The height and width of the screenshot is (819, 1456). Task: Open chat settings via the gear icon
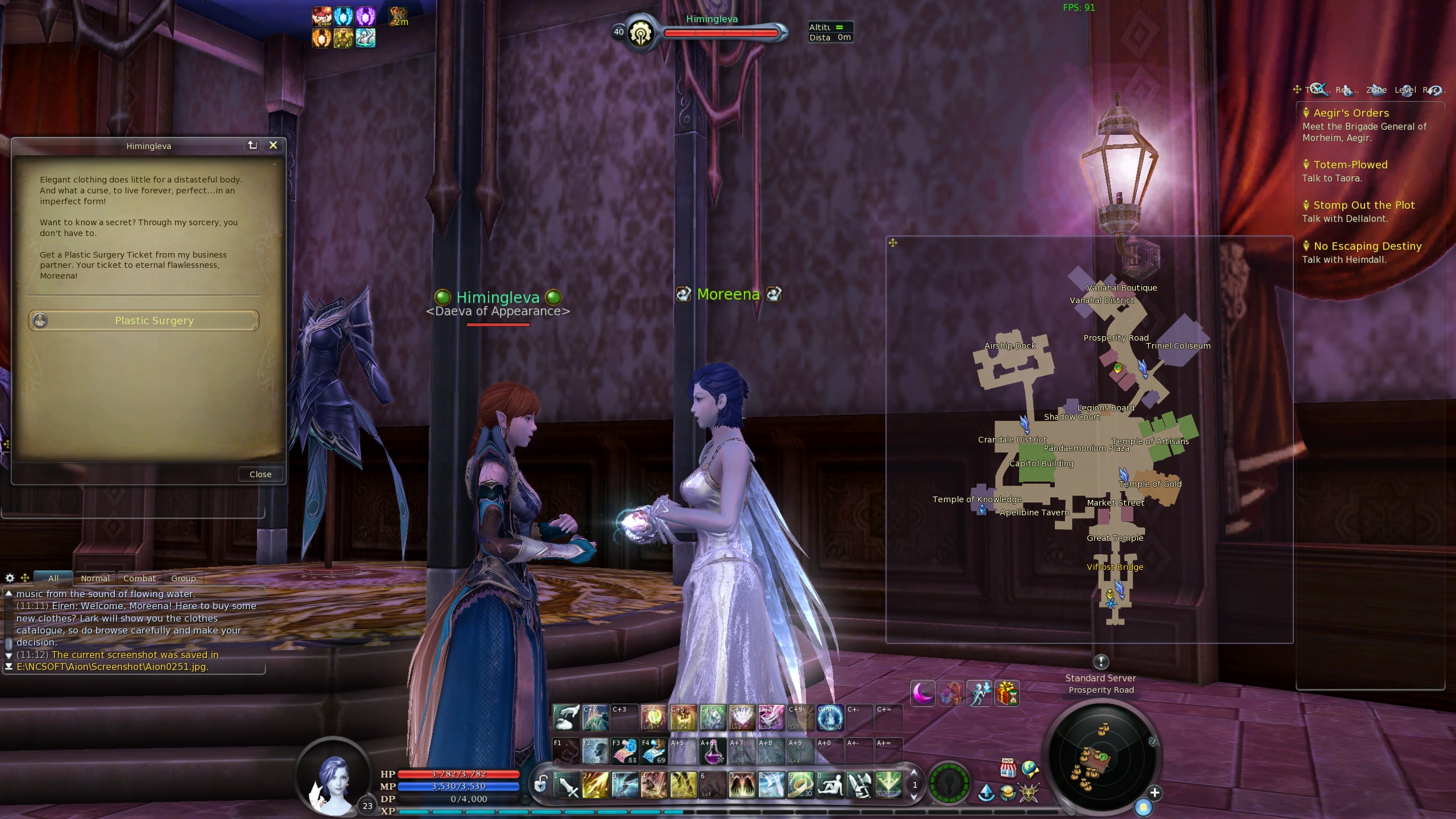(10, 578)
